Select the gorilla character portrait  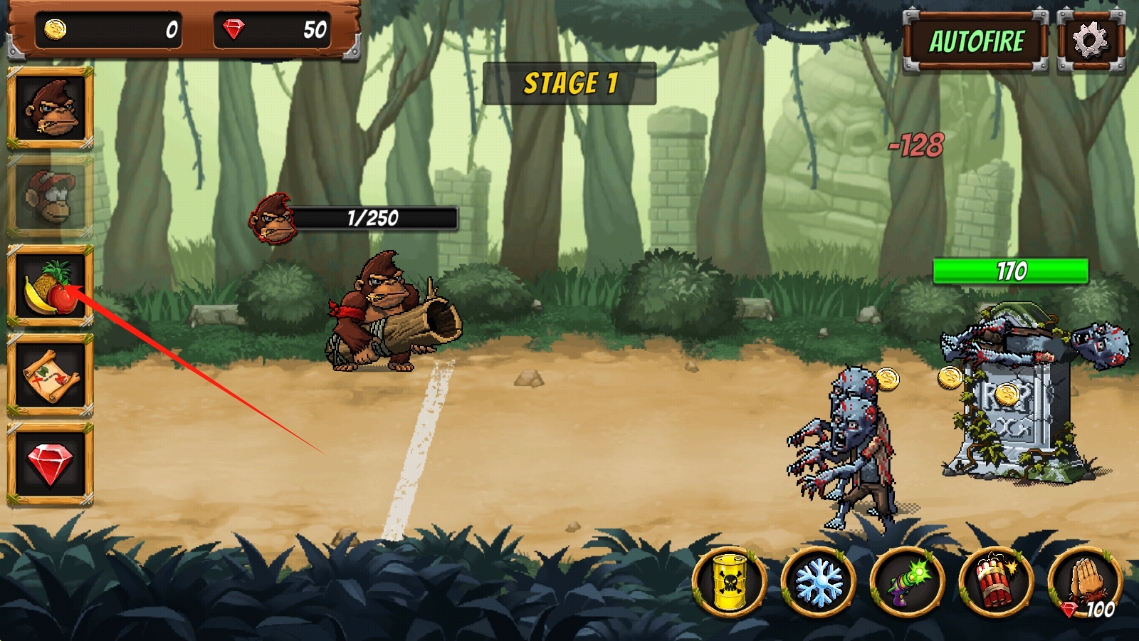[50, 107]
